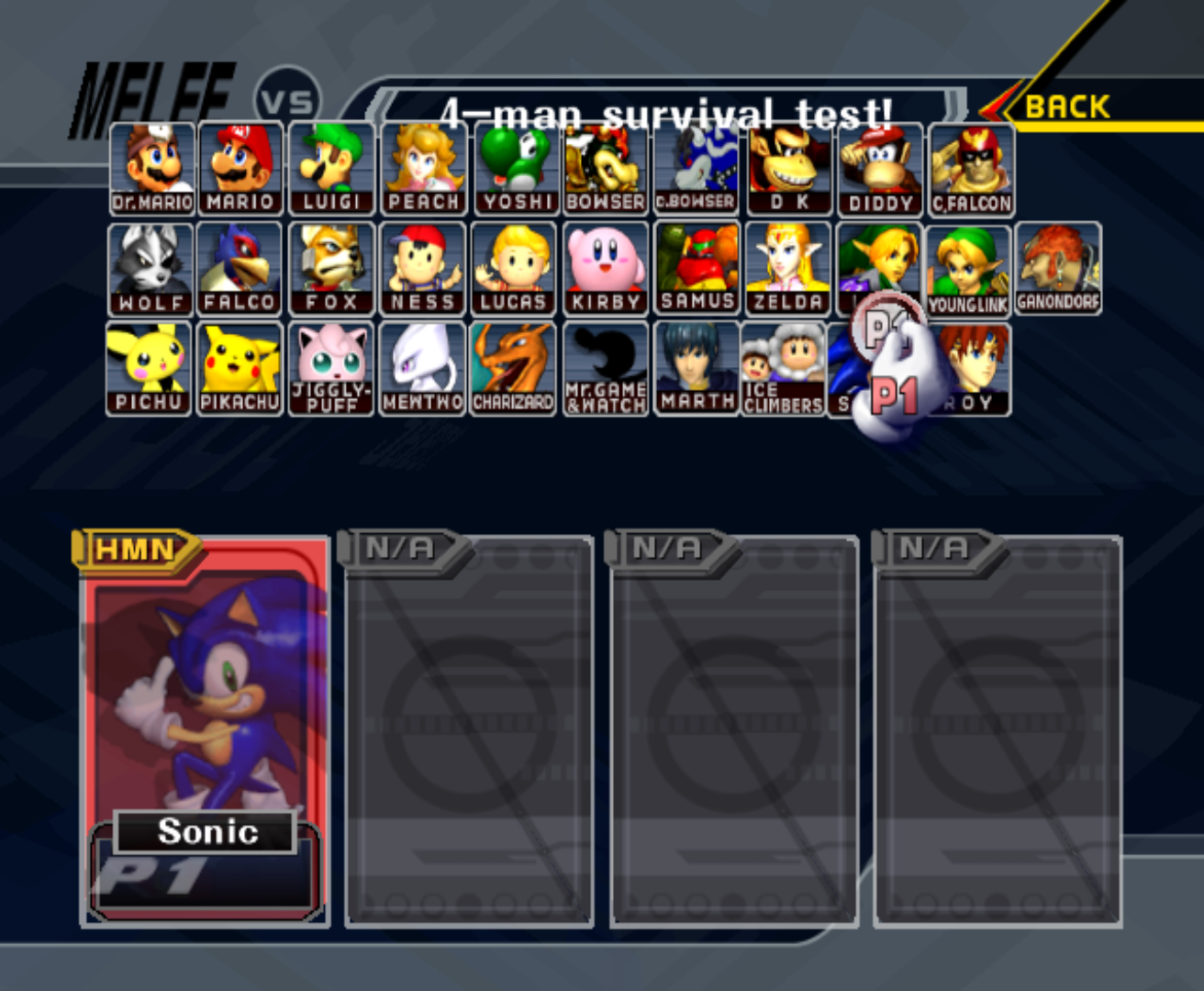Select Jigglypuff's character portrait

point(330,367)
